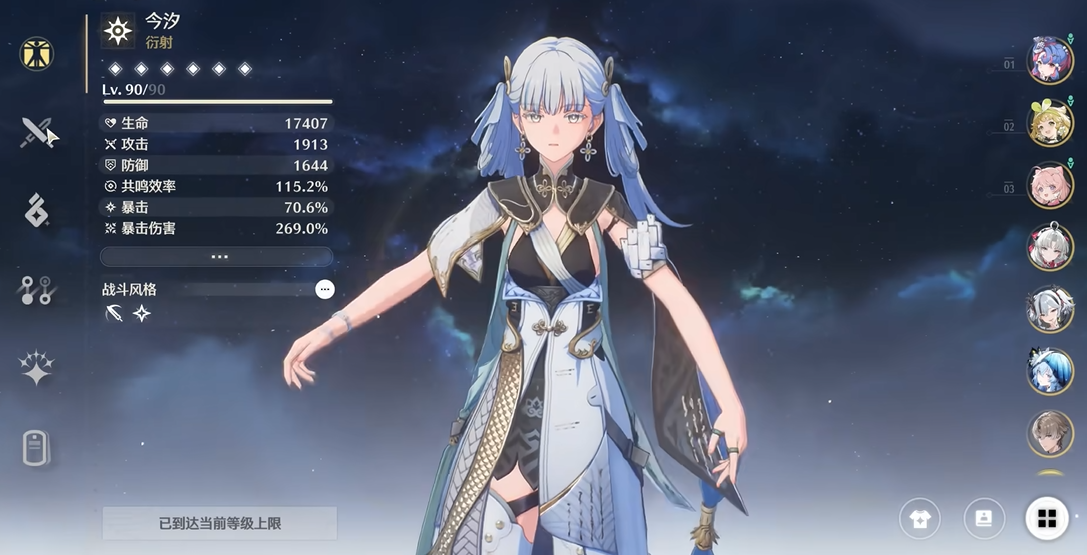
Task: Select the silver-haired character with red accents
Action: pyautogui.click(x=1050, y=247)
